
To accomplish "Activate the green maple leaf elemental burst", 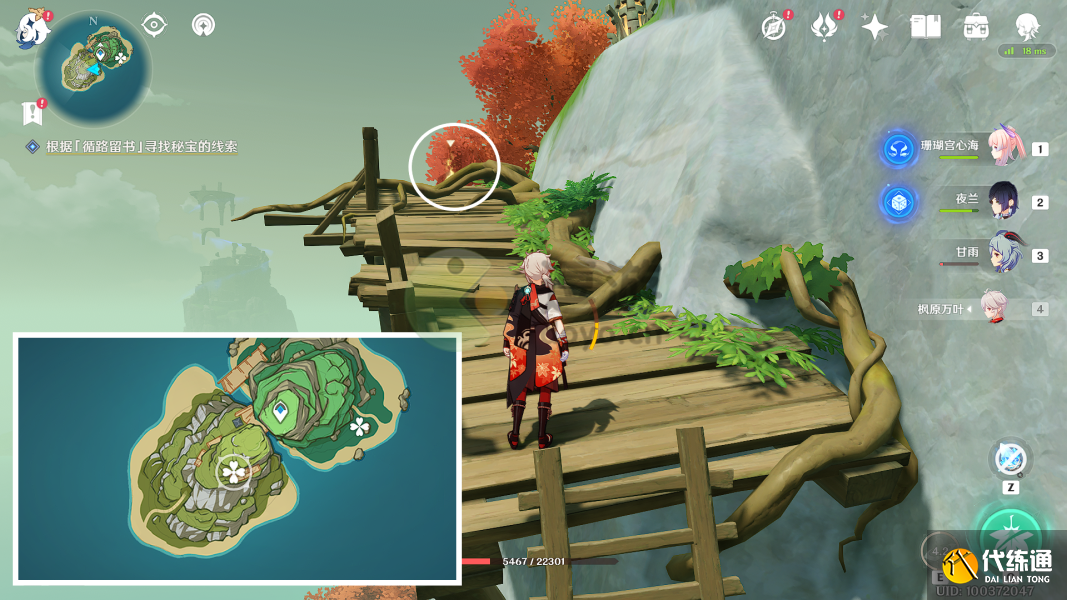I will pos(1010,532).
